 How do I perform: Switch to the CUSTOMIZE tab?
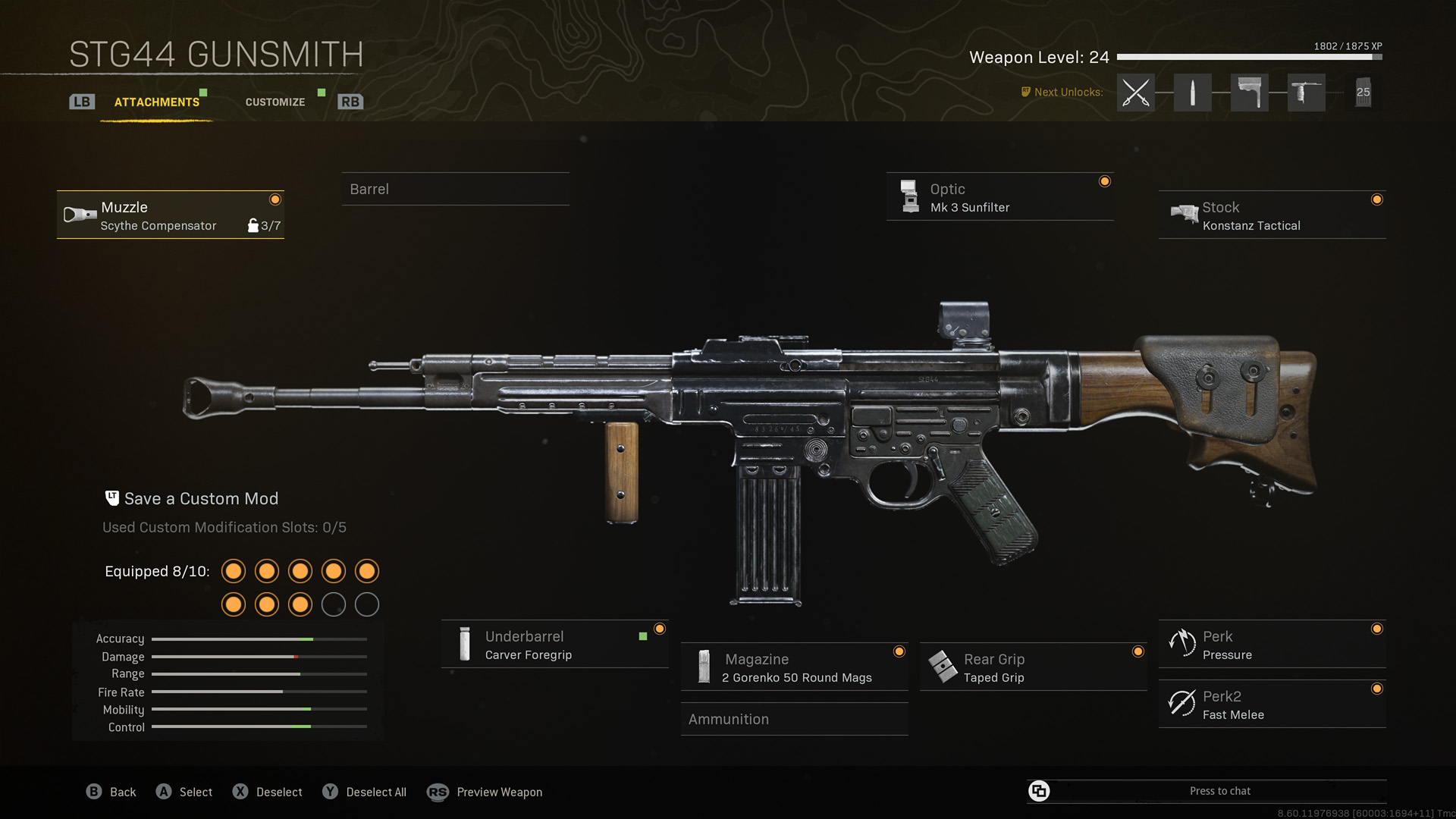pyautogui.click(x=275, y=102)
